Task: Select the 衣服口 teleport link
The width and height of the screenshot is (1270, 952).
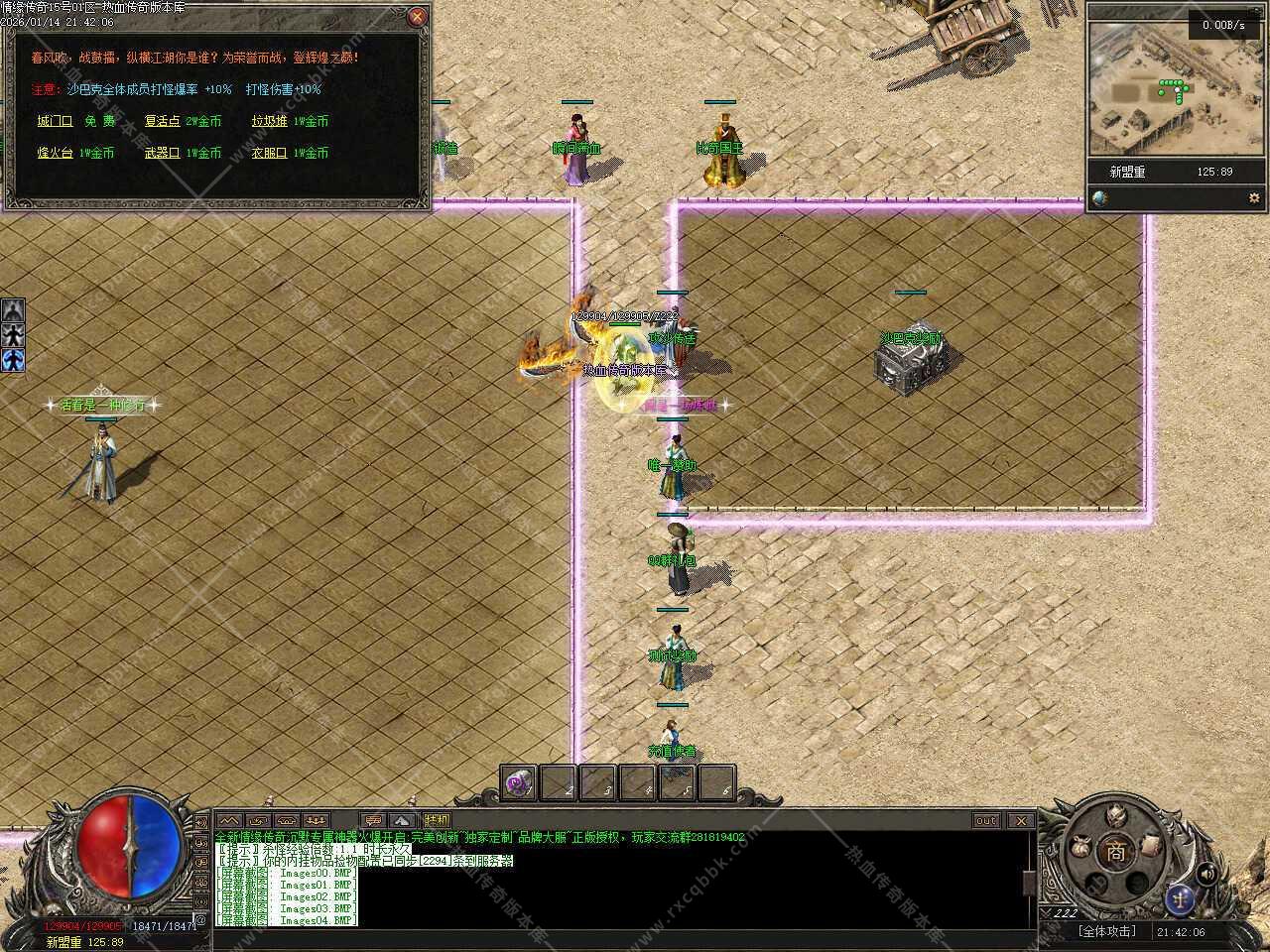Action: point(269,153)
